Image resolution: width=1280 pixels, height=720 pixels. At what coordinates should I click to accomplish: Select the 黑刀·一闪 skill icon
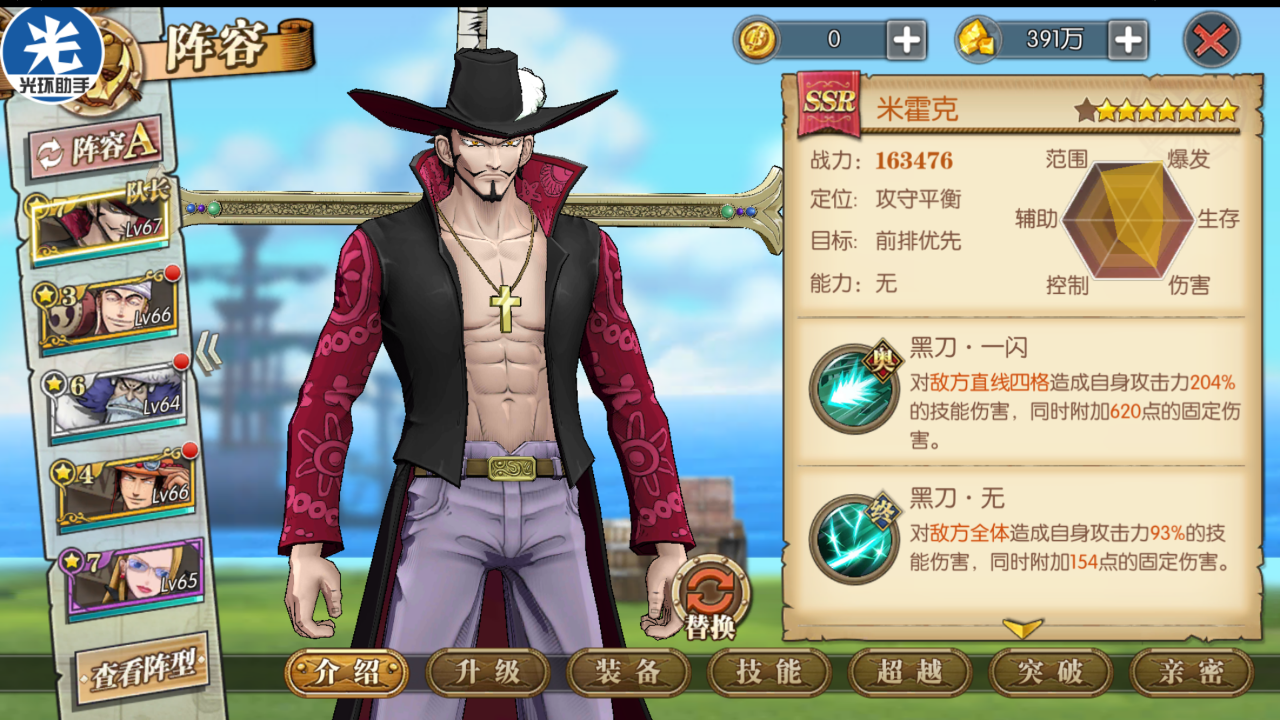pyautogui.click(x=853, y=388)
